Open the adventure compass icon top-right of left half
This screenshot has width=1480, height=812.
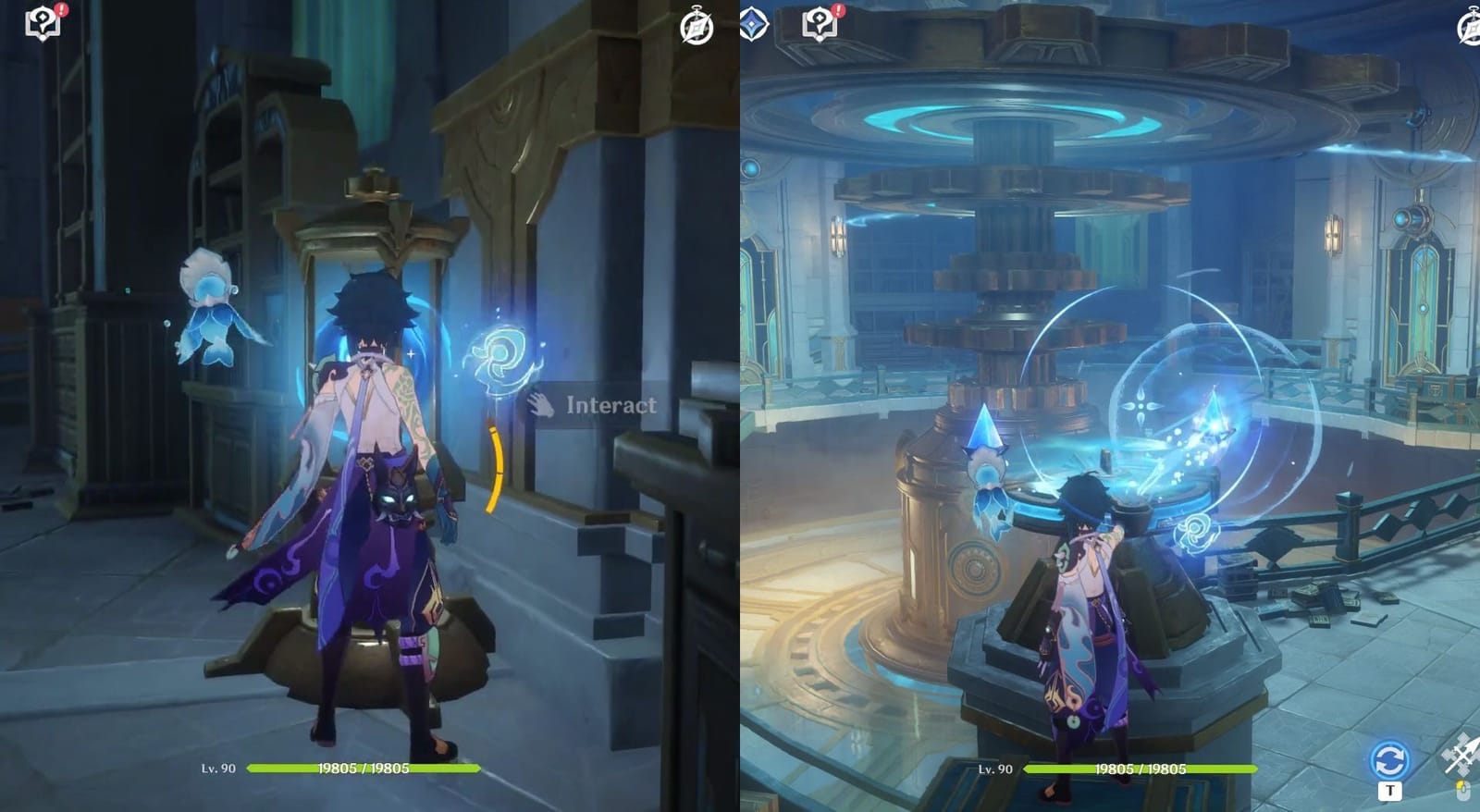pyautogui.click(x=696, y=29)
